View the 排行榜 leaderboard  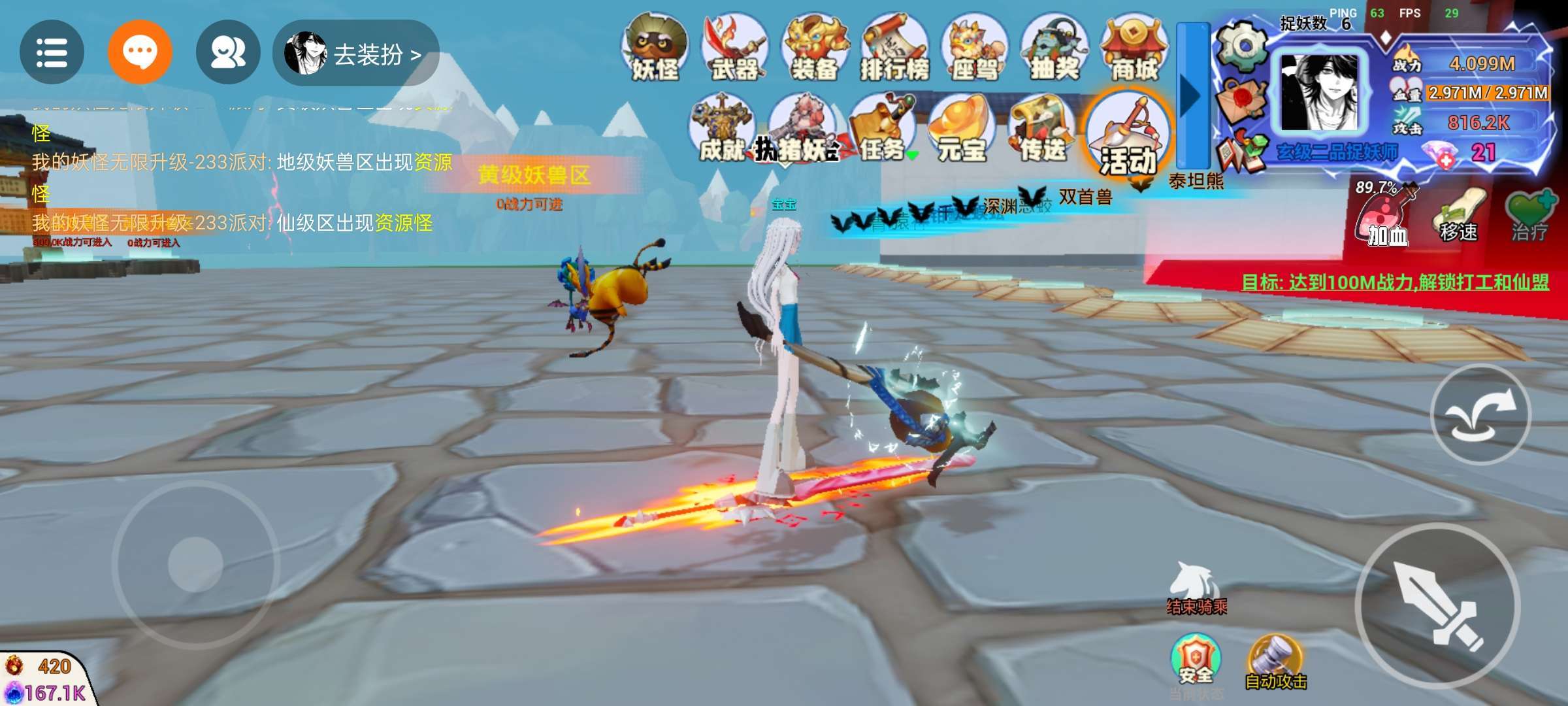point(894,48)
